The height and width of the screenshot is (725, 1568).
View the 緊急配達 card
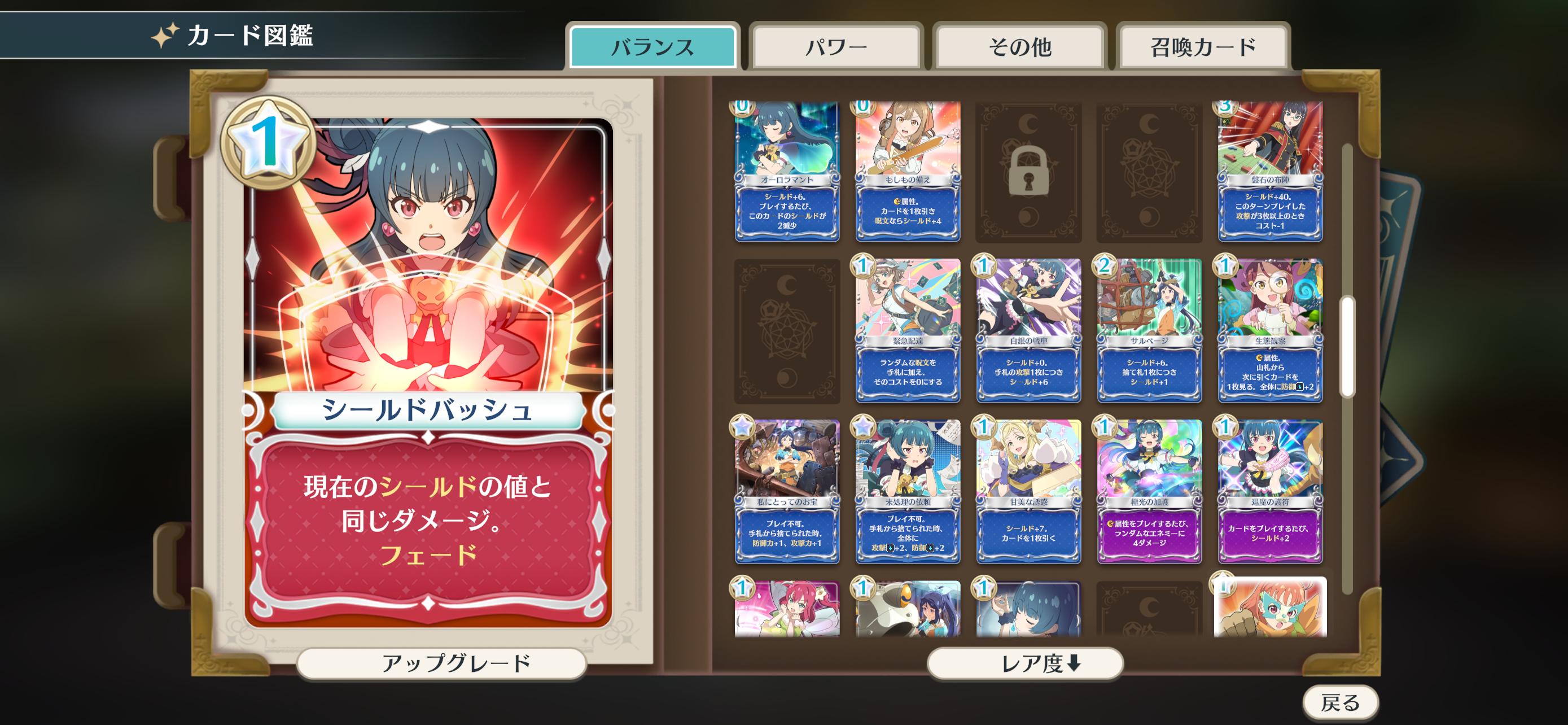pyautogui.click(x=908, y=330)
